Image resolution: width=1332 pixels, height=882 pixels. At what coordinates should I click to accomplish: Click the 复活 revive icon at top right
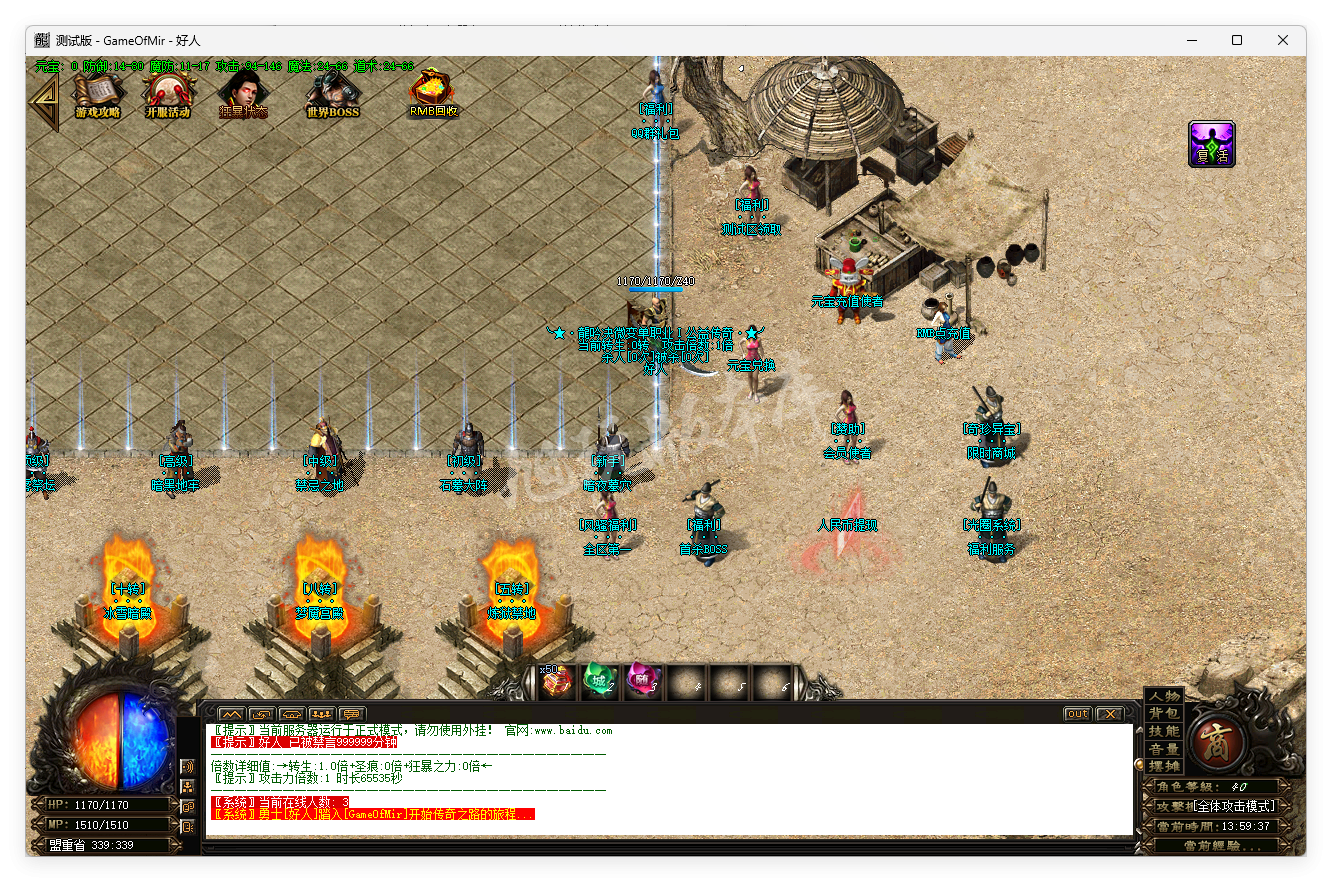click(1211, 143)
